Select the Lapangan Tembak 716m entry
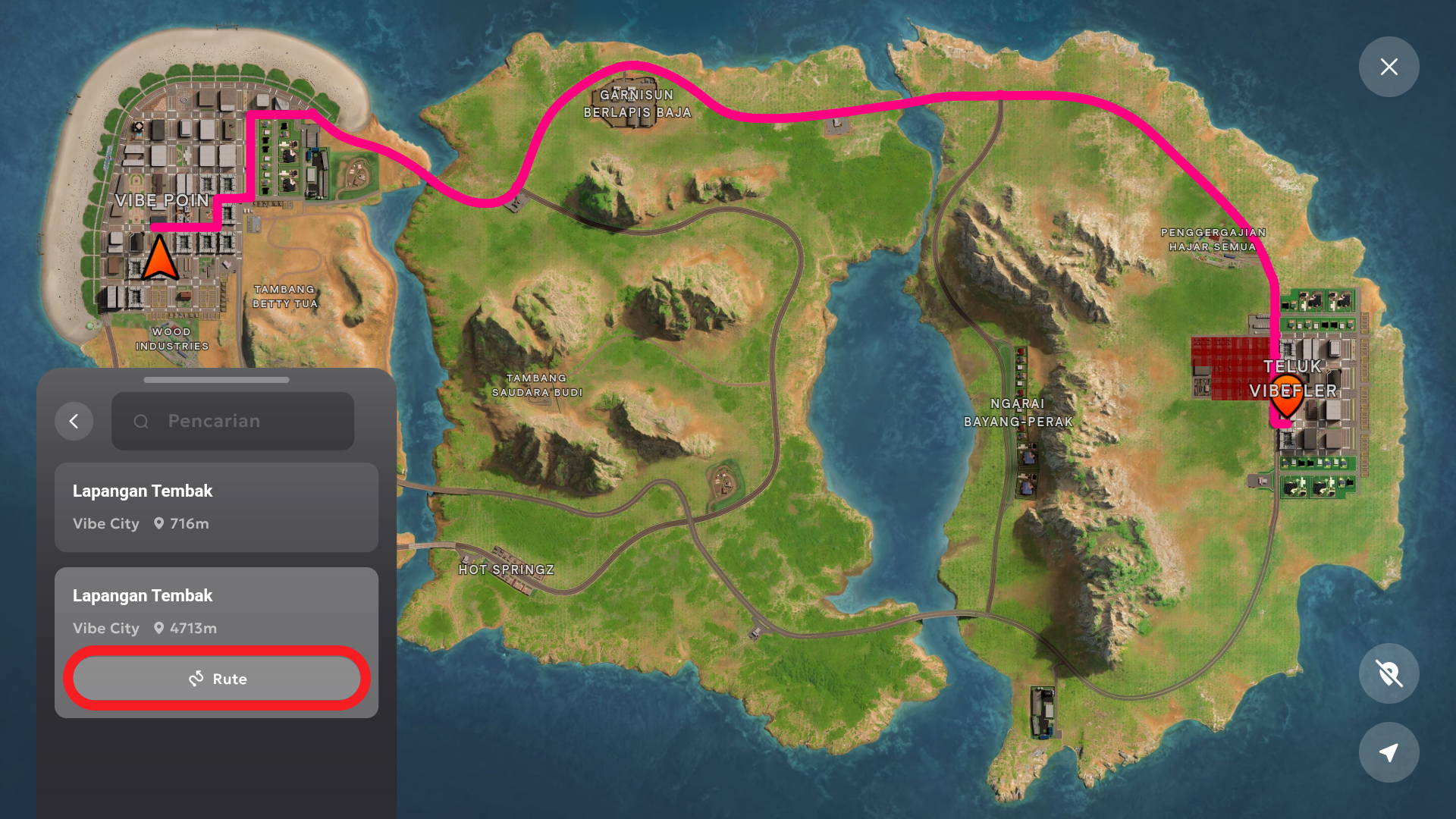1456x819 pixels. 216,507
